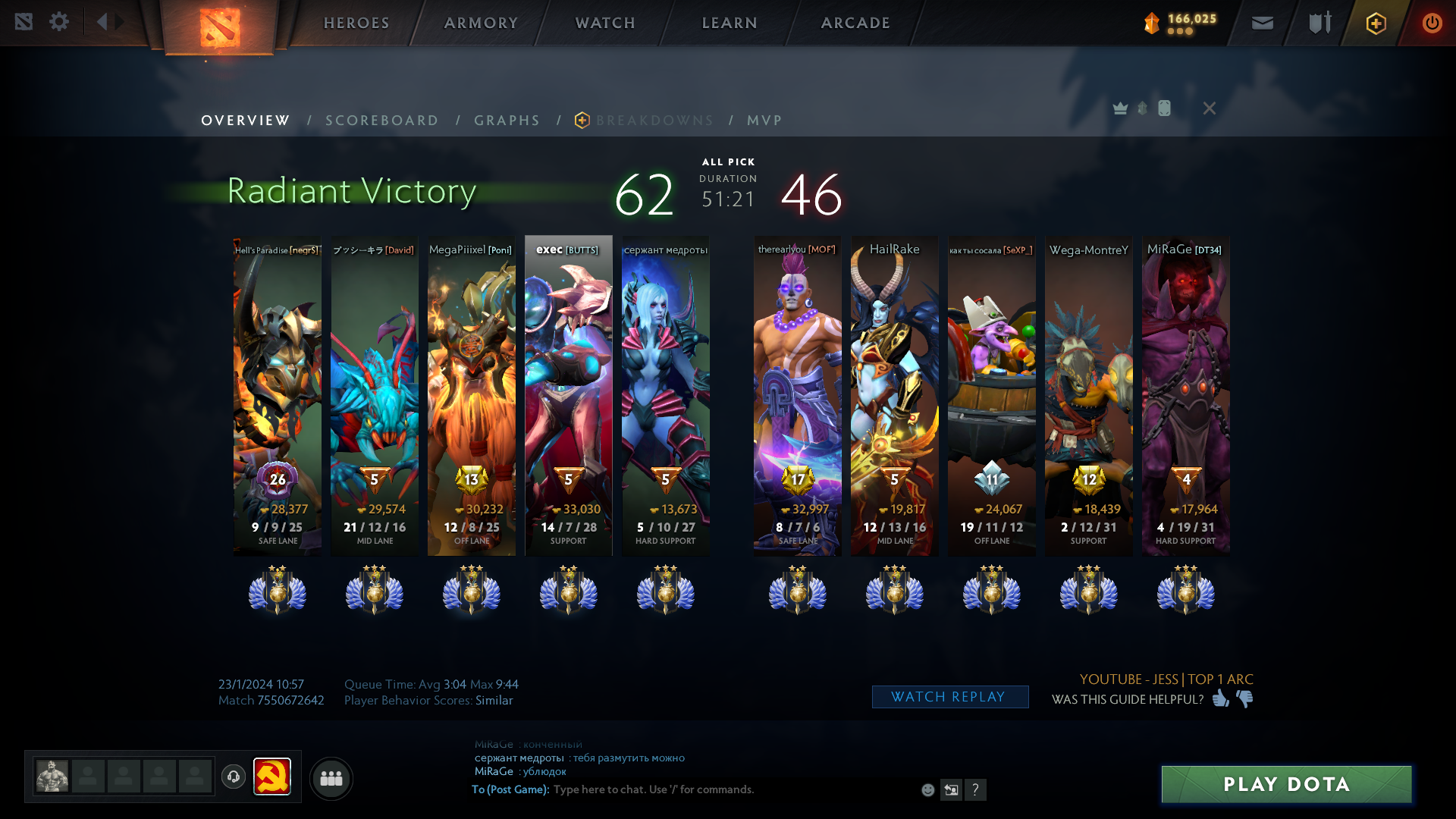Image resolution: width=1456 pixels, height=819 pixels.
Task: Start a match with Play Dota
Action: (x=1286, y=784)
